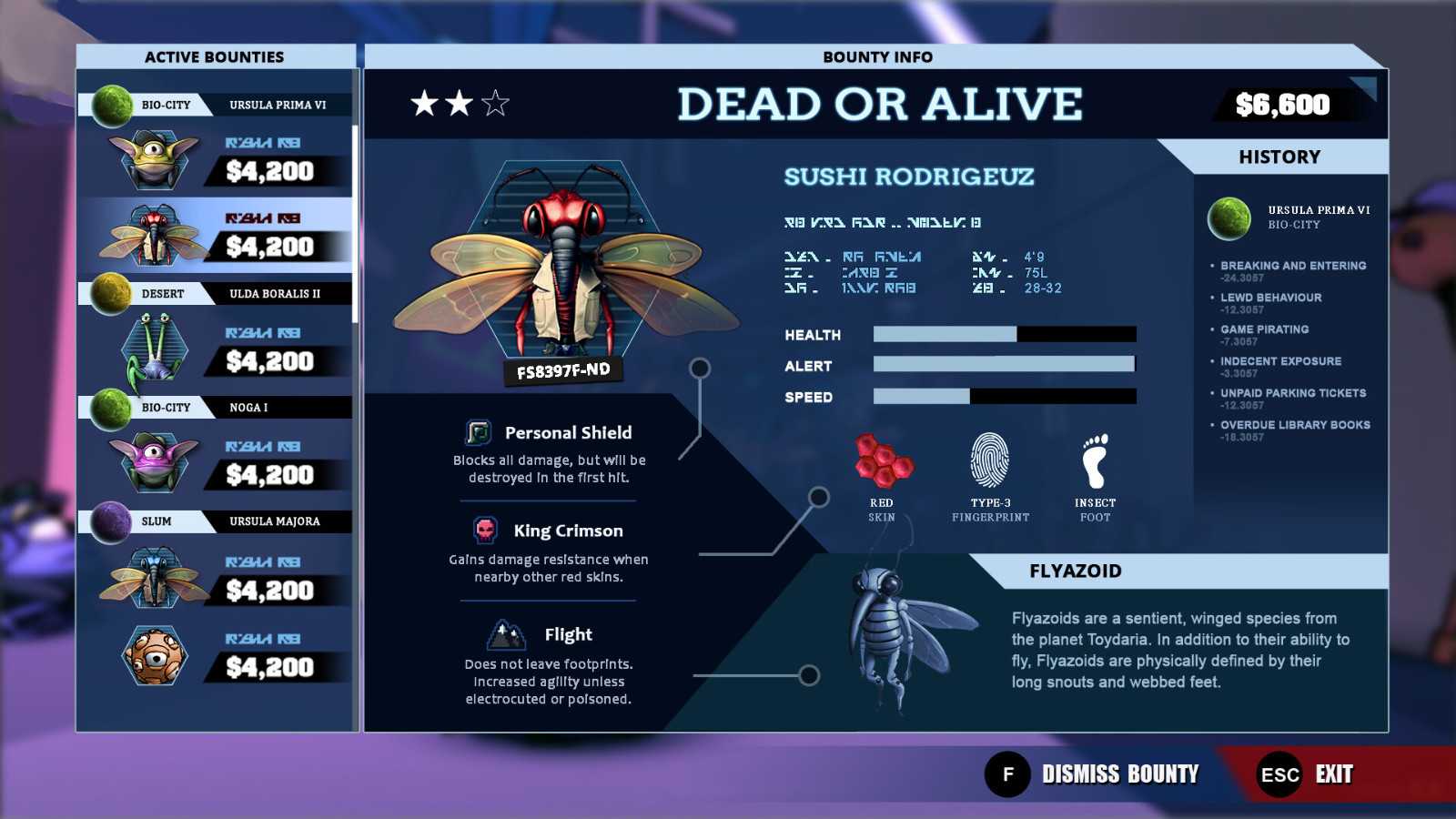The width and height of the screenshot is (1456, 819).
Task: Click the Personal Shield ability icon
Action: click(479, 432)
